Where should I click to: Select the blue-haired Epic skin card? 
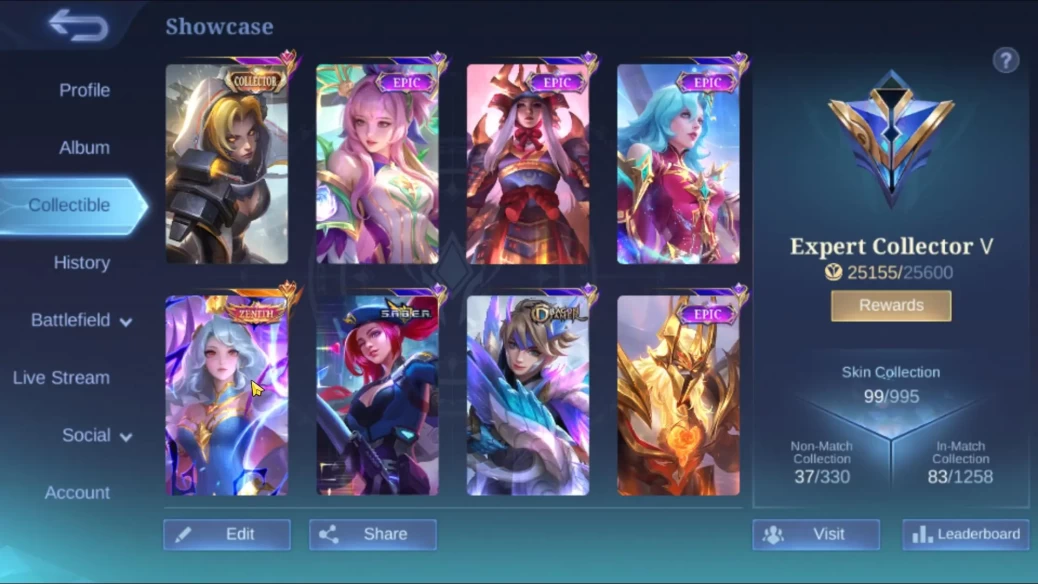(678, 165)
